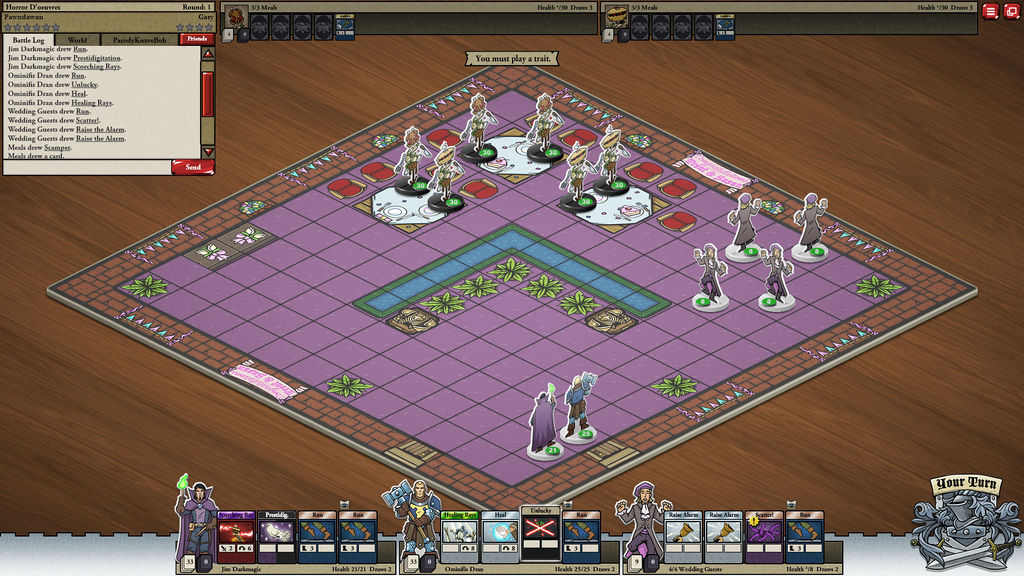Switch to the World chat tab
The width and height of the screenshot is (1024, 576).
click(77, 40)
